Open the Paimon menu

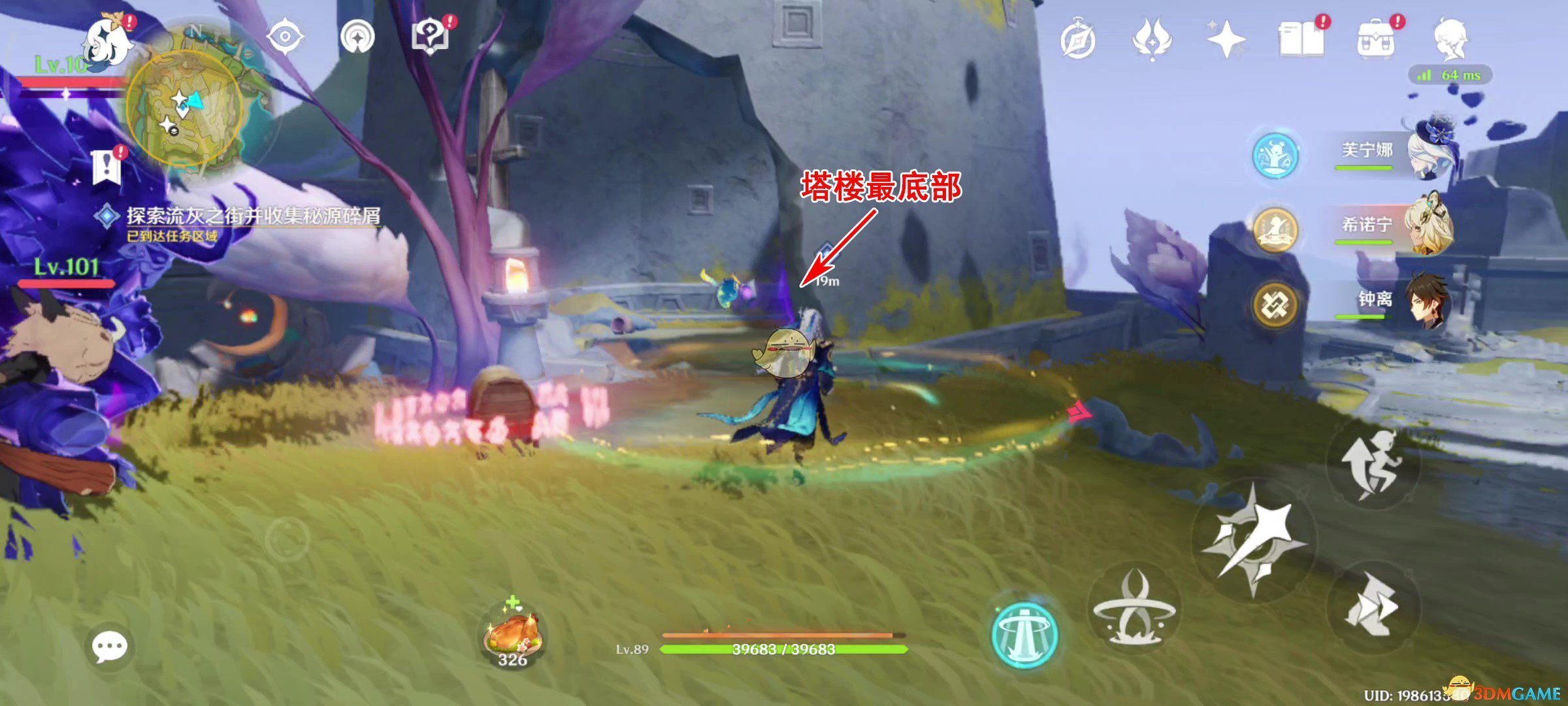click(x=108, y=41)
